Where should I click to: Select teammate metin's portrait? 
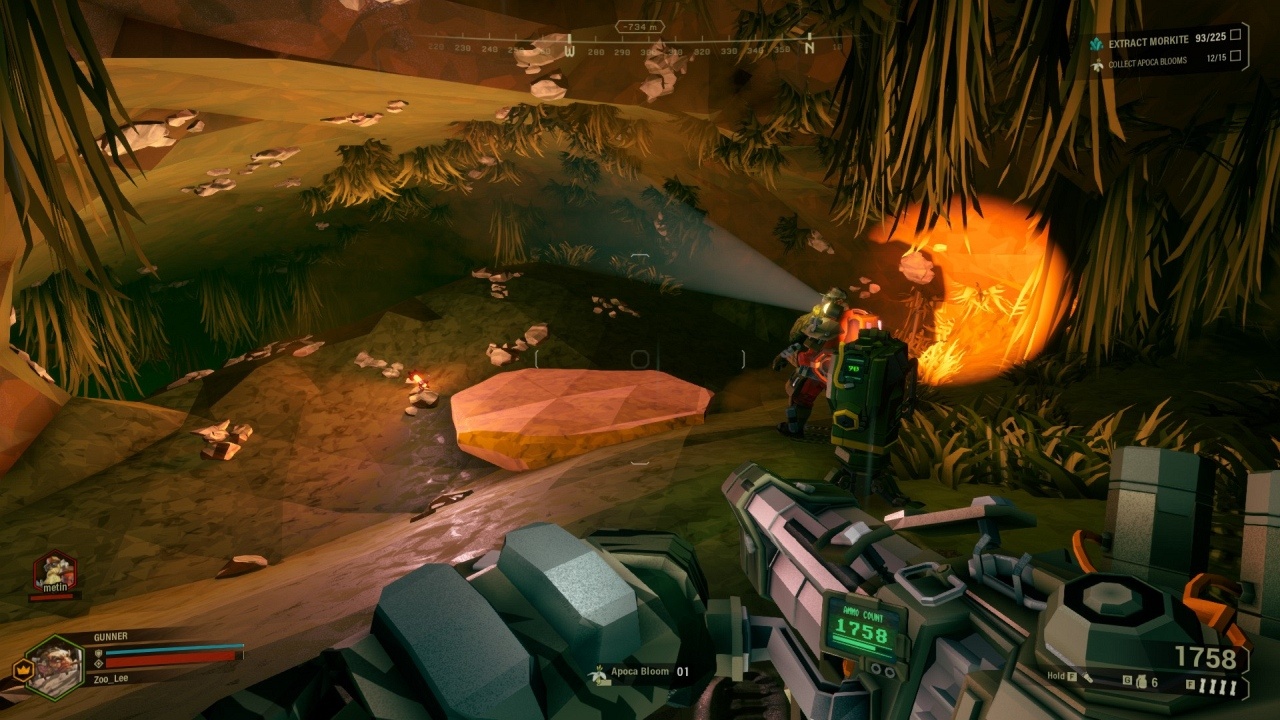pyautogui.click(x=54, y=571)
